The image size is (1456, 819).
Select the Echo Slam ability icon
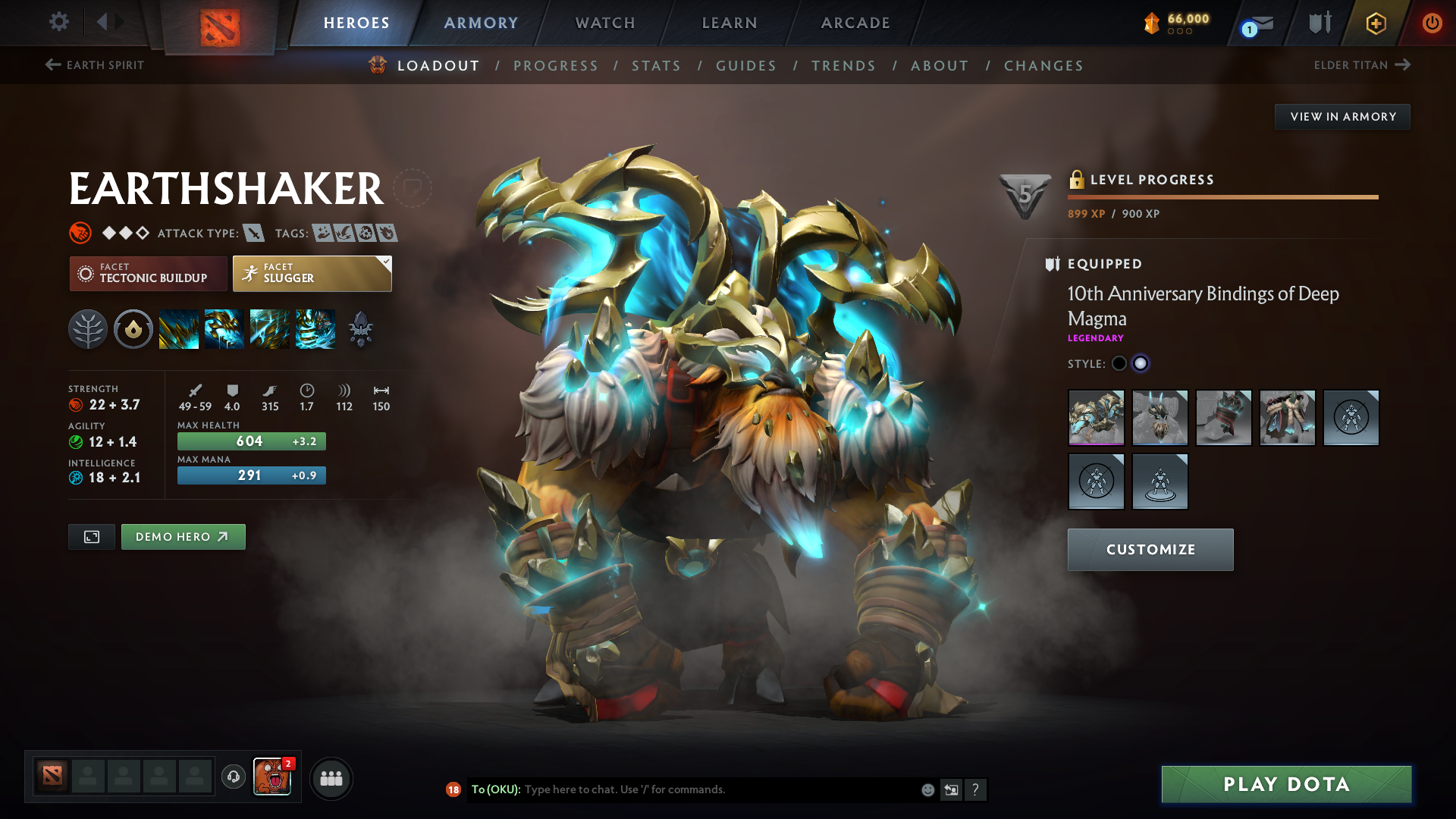click(315, 328)
